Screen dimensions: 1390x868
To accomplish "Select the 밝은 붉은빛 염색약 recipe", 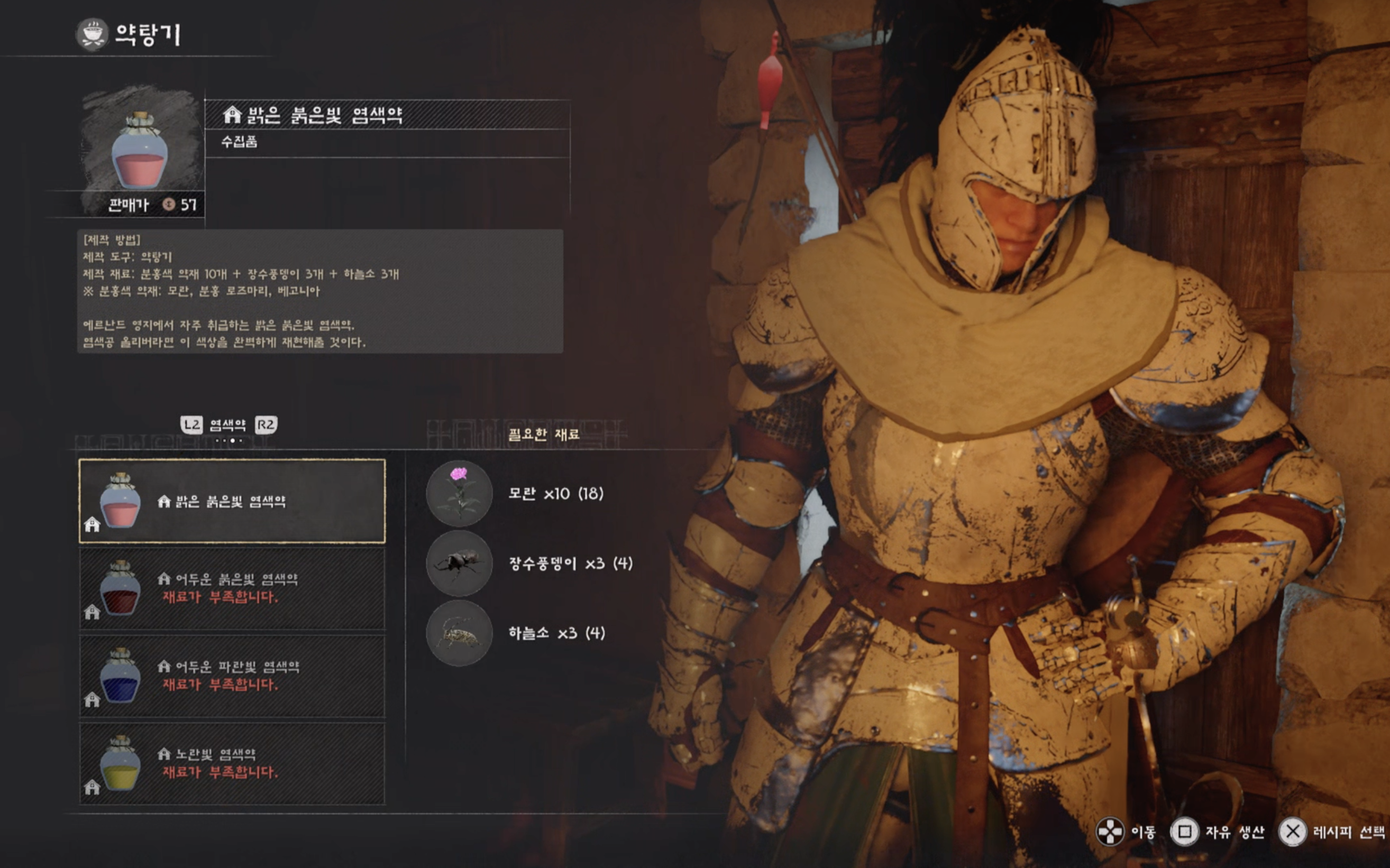I will pyautogui.click(x=232, y=501).
